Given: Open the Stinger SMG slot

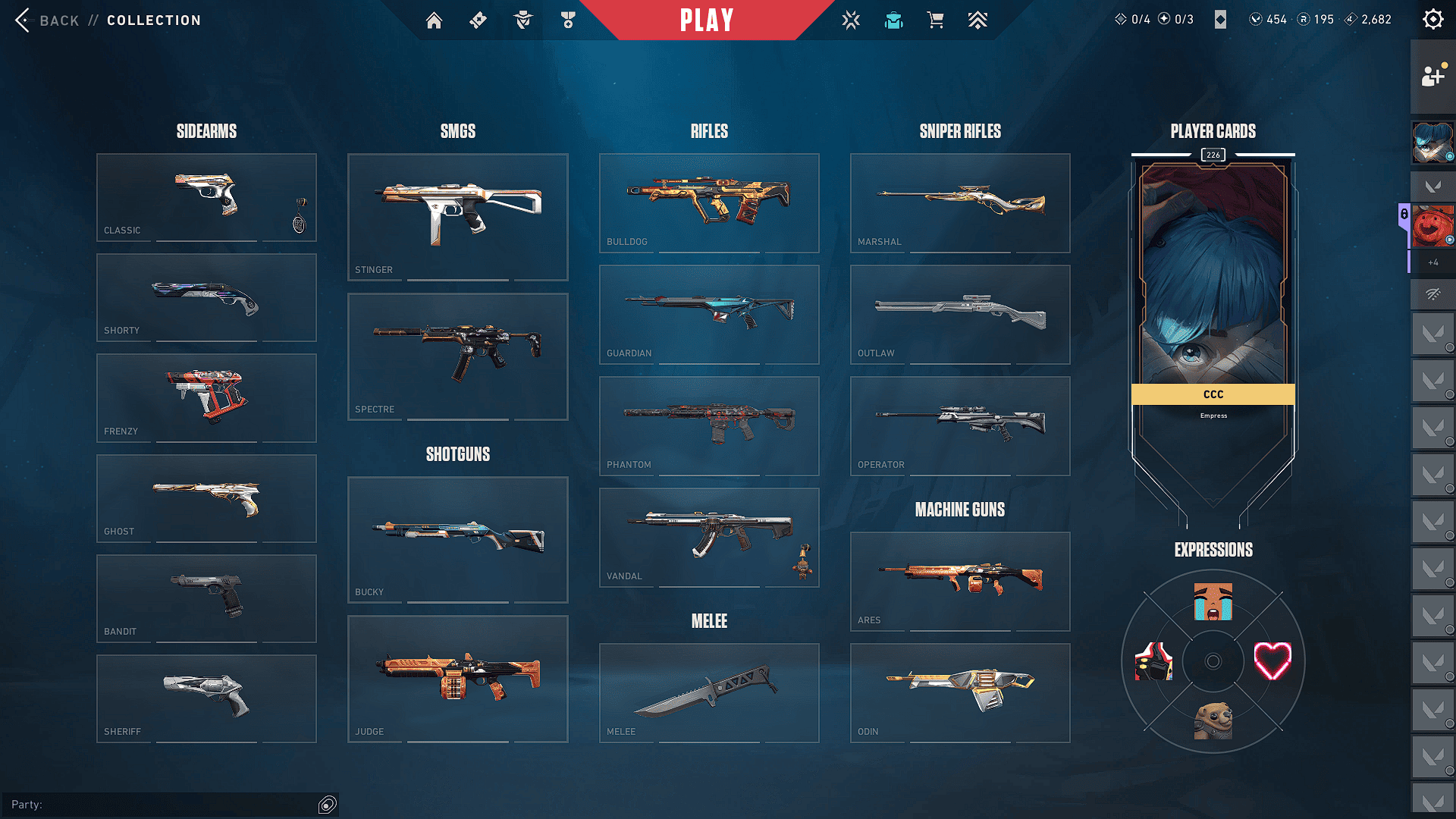Looking at the screenshot, I should [x=457, y=217].
